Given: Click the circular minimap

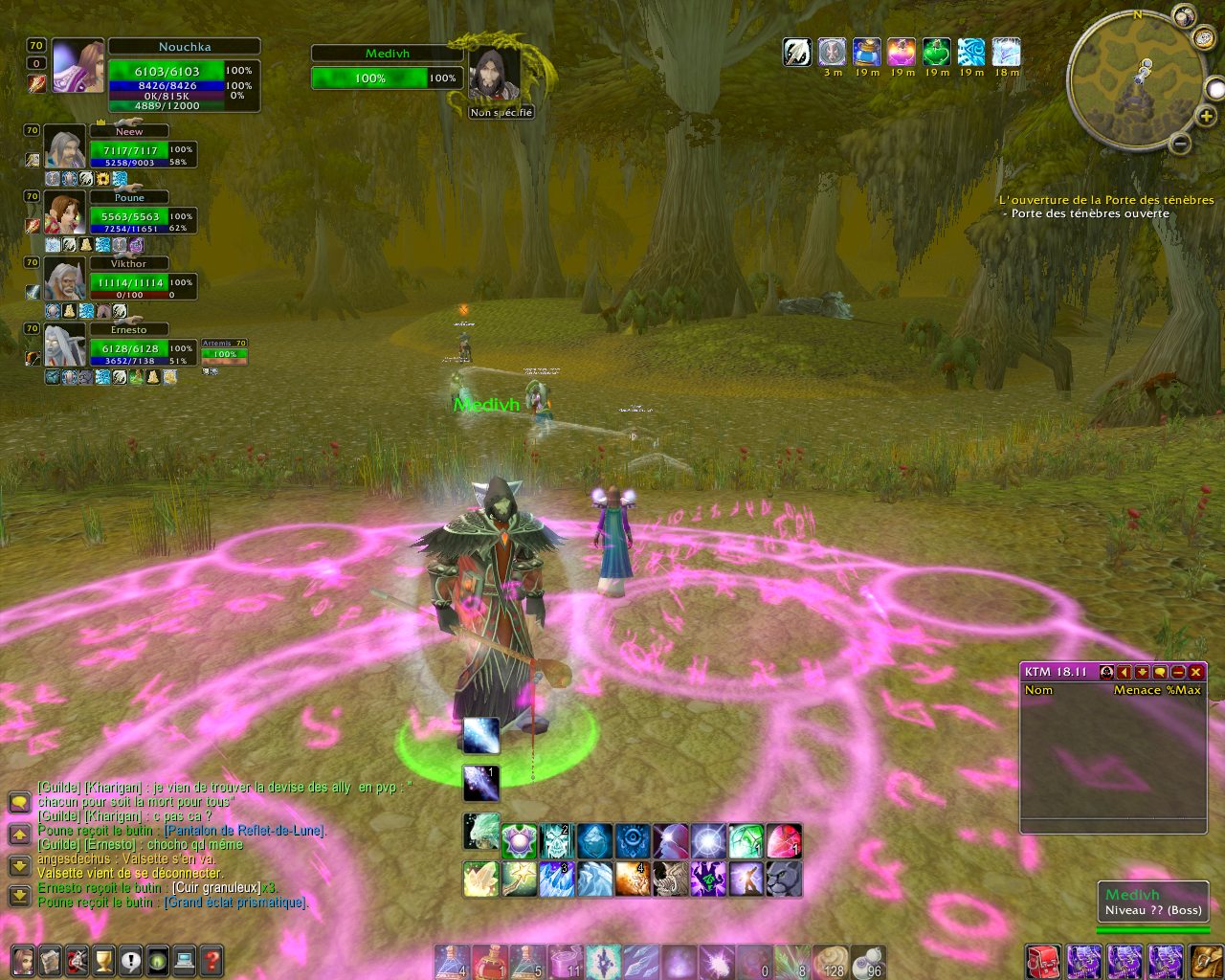Looking at the screenshot, I should [1133, 82].
